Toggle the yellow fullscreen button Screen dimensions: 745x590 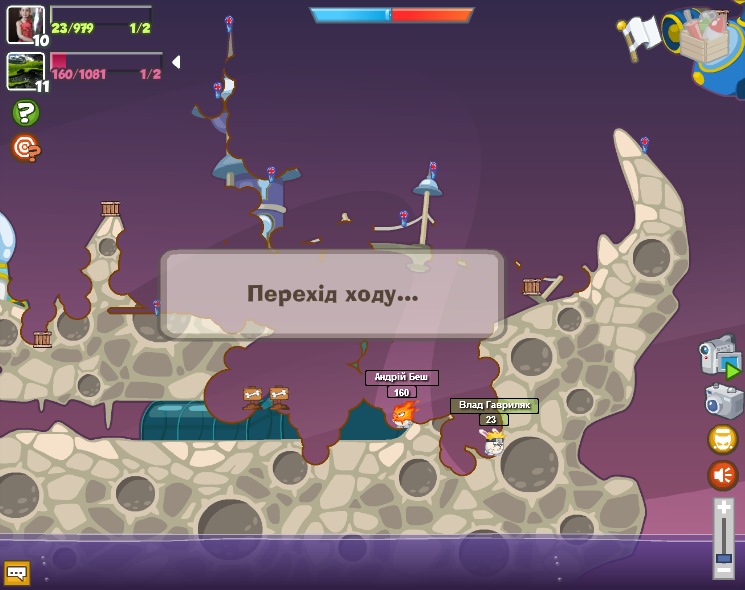coord(723,439)
